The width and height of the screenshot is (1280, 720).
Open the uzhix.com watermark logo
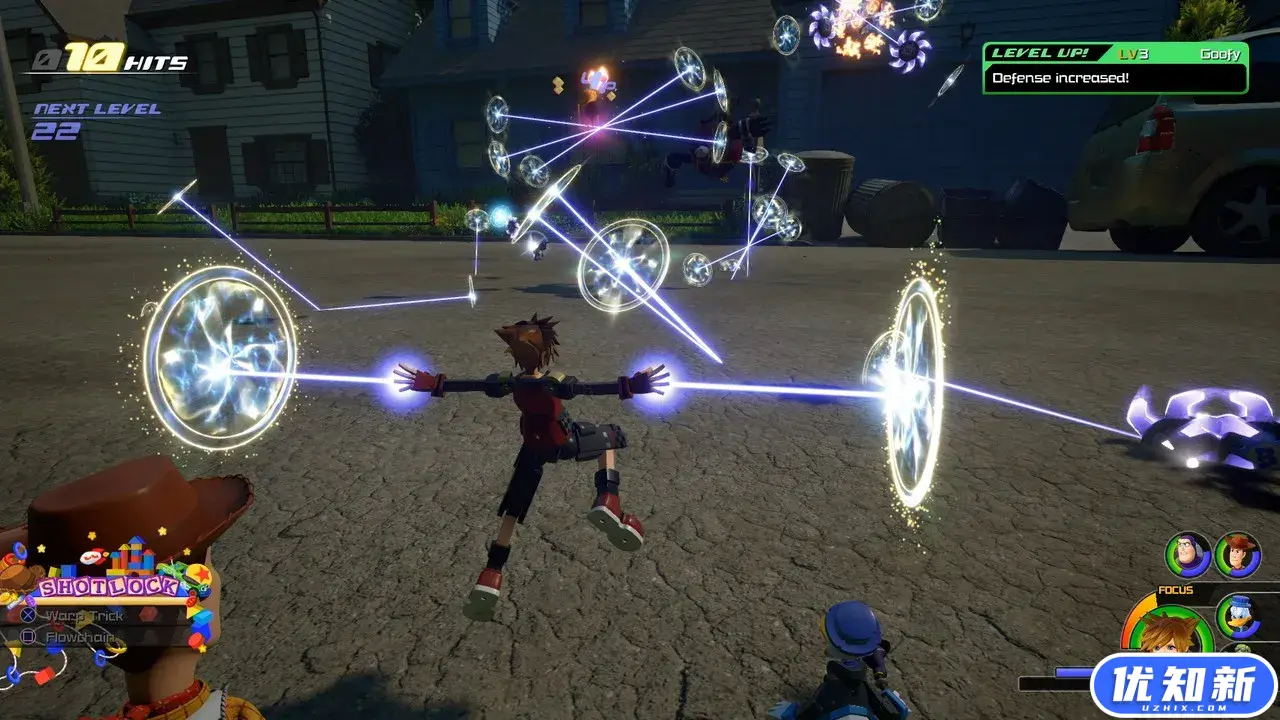pyautogui.click(x=1183, y=688)
